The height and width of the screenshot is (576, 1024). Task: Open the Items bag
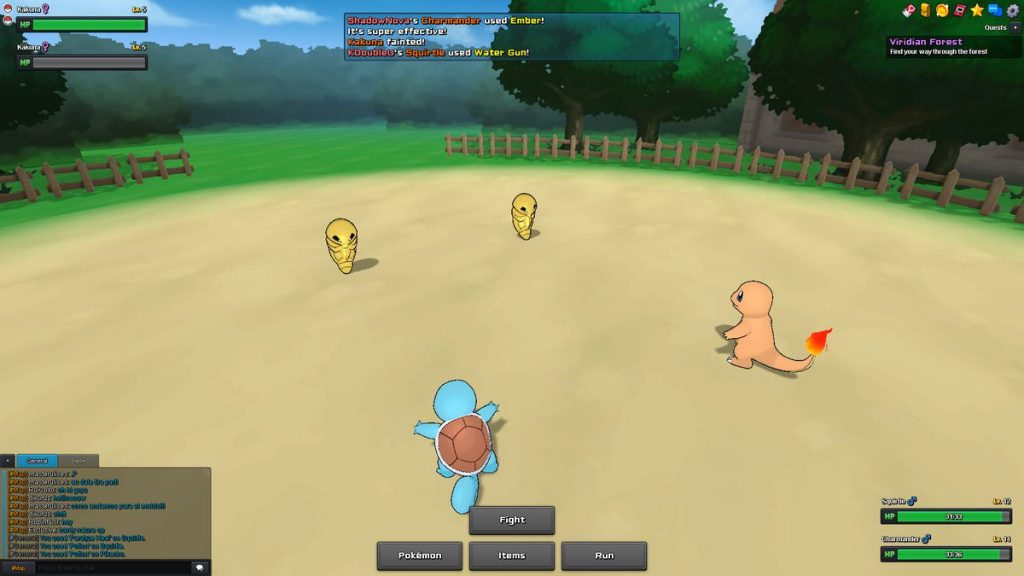coord(511,556)
